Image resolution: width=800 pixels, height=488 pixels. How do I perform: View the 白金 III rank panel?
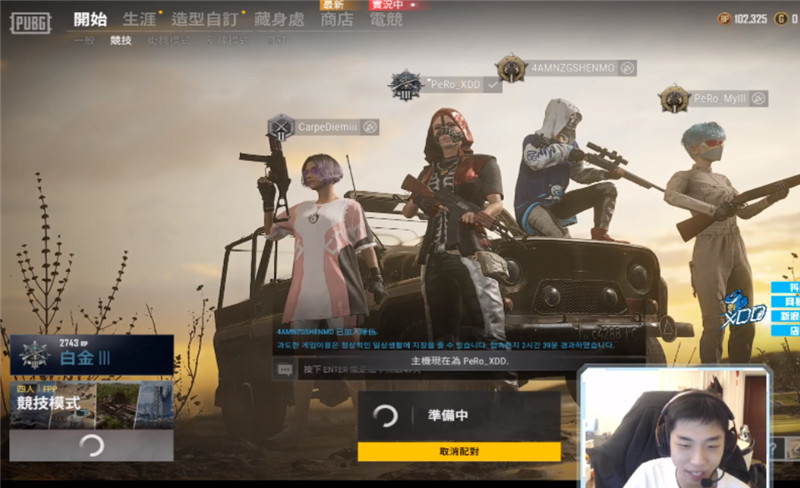point(92,354)
